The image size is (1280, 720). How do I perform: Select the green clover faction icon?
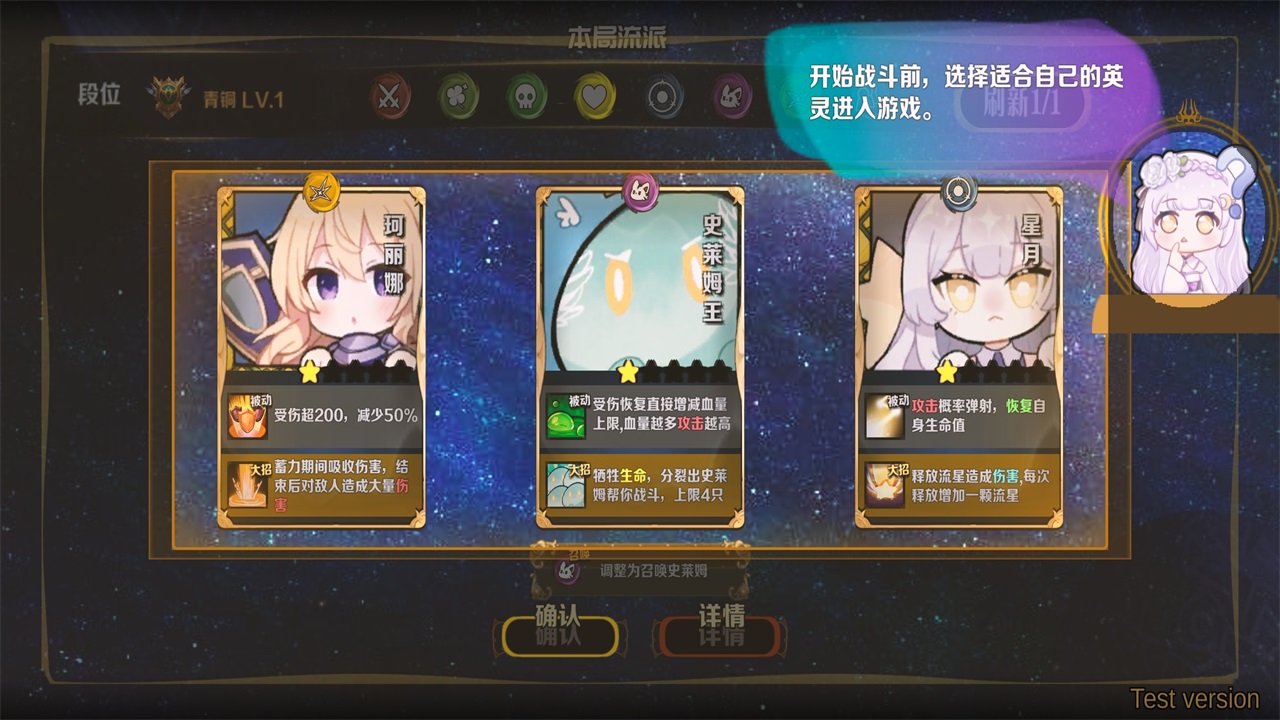pyautogui.click(x=458, y=97)
